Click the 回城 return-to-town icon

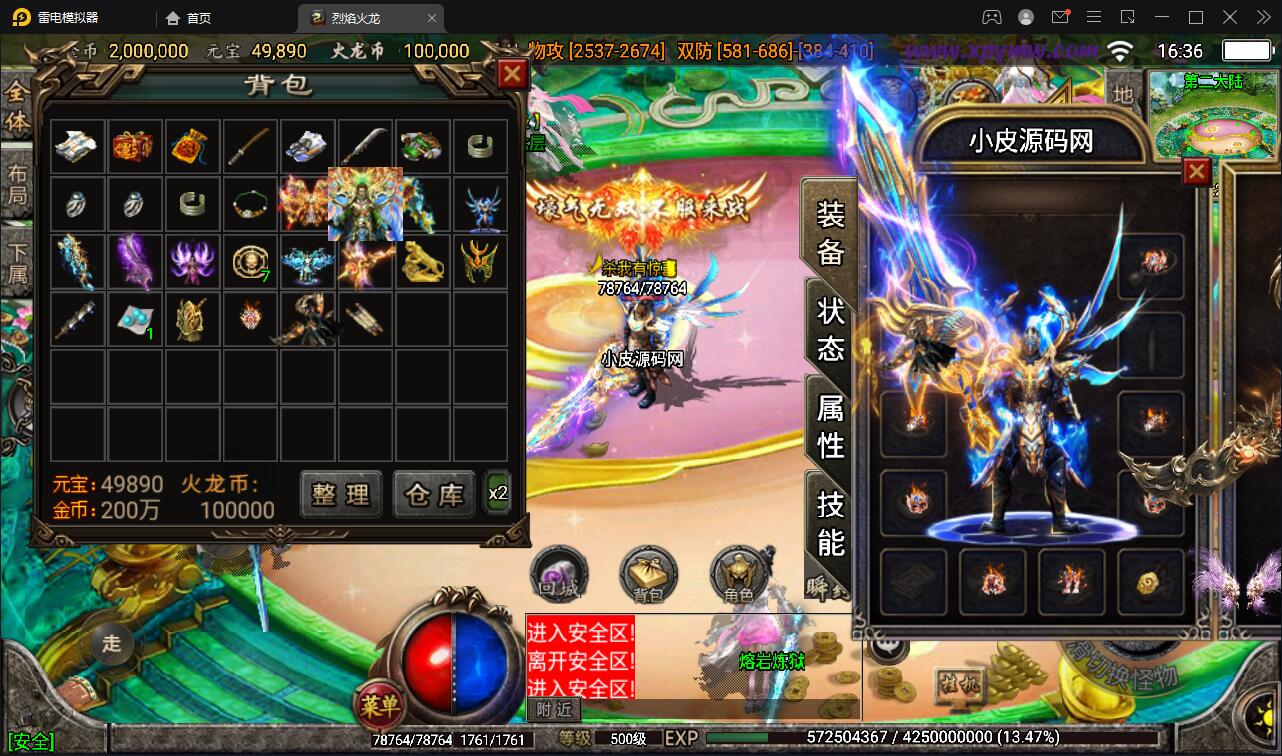point(560,575)
